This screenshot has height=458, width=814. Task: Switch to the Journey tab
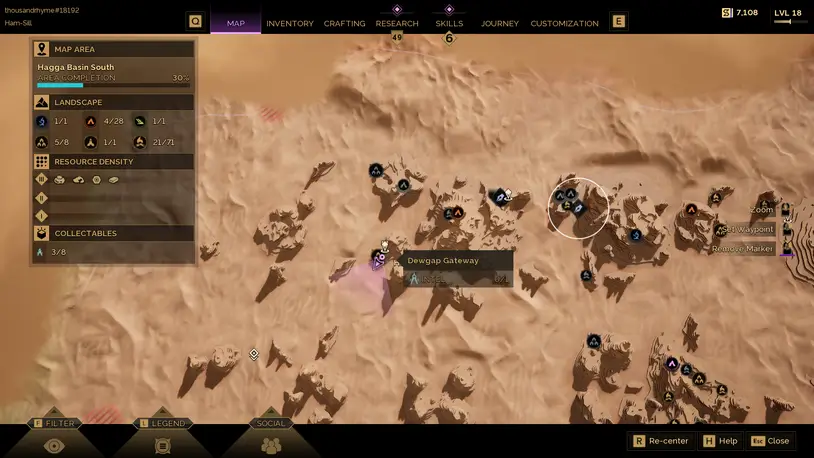click(x=499, y=23)
